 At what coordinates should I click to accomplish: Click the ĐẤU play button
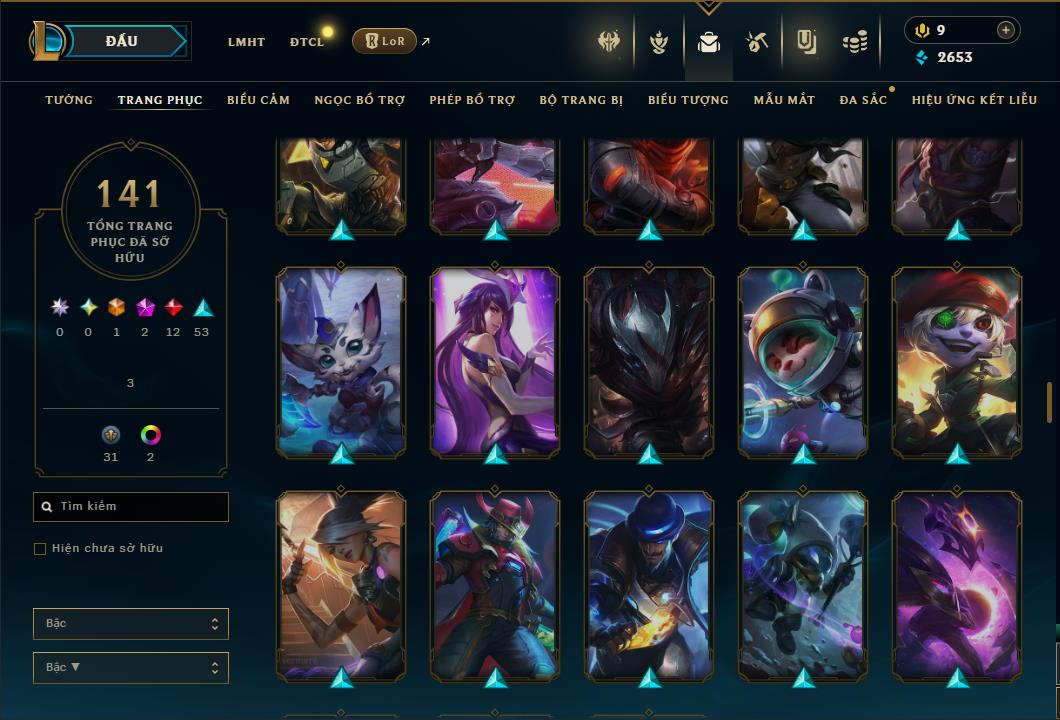(x=122, y=41)
